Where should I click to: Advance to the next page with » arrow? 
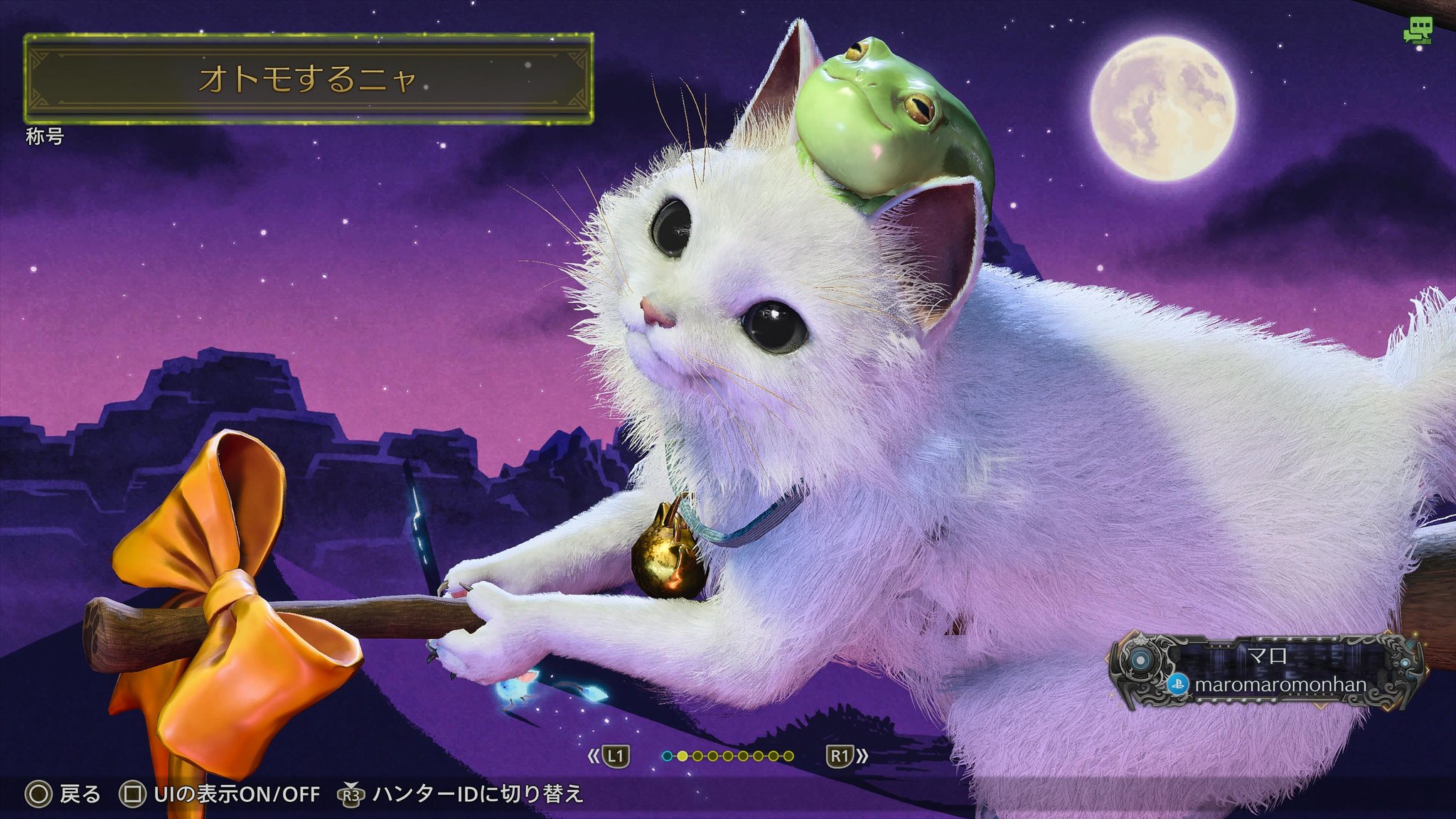coord(862,756)
